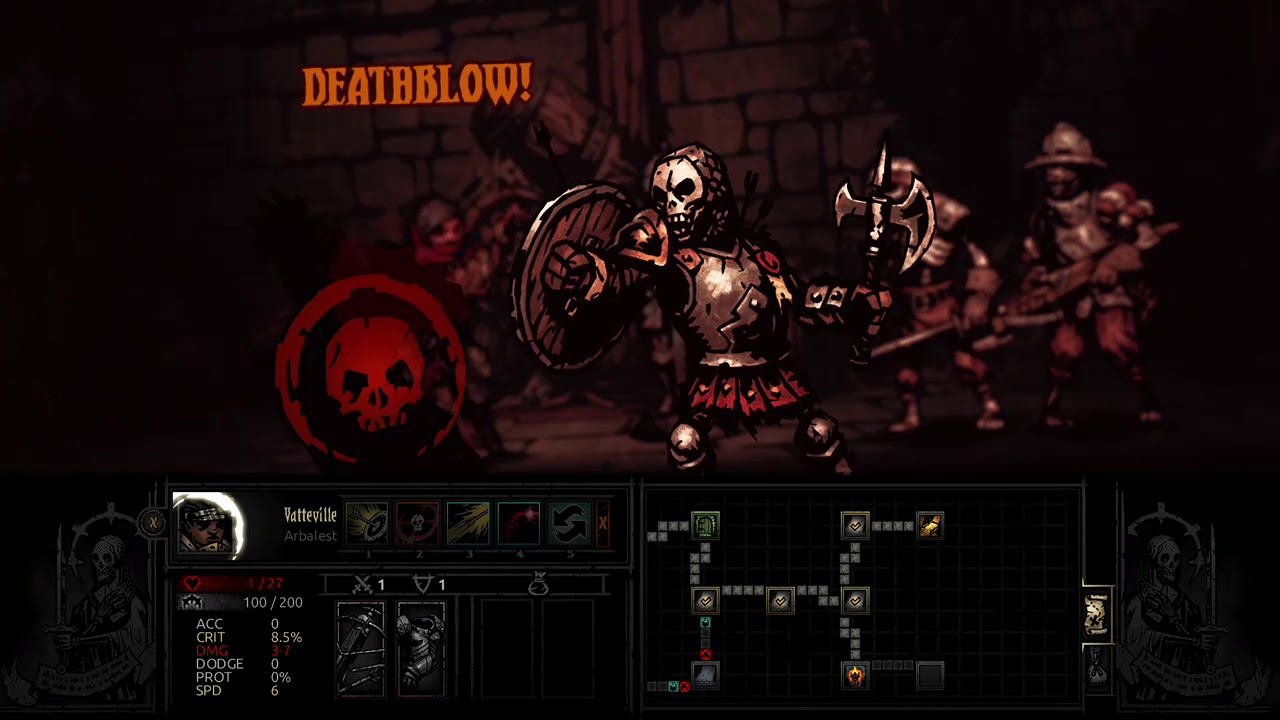Click the swap-arrows move skill
This screenshot has height=720, width=1280.
[x=570, y=524]
